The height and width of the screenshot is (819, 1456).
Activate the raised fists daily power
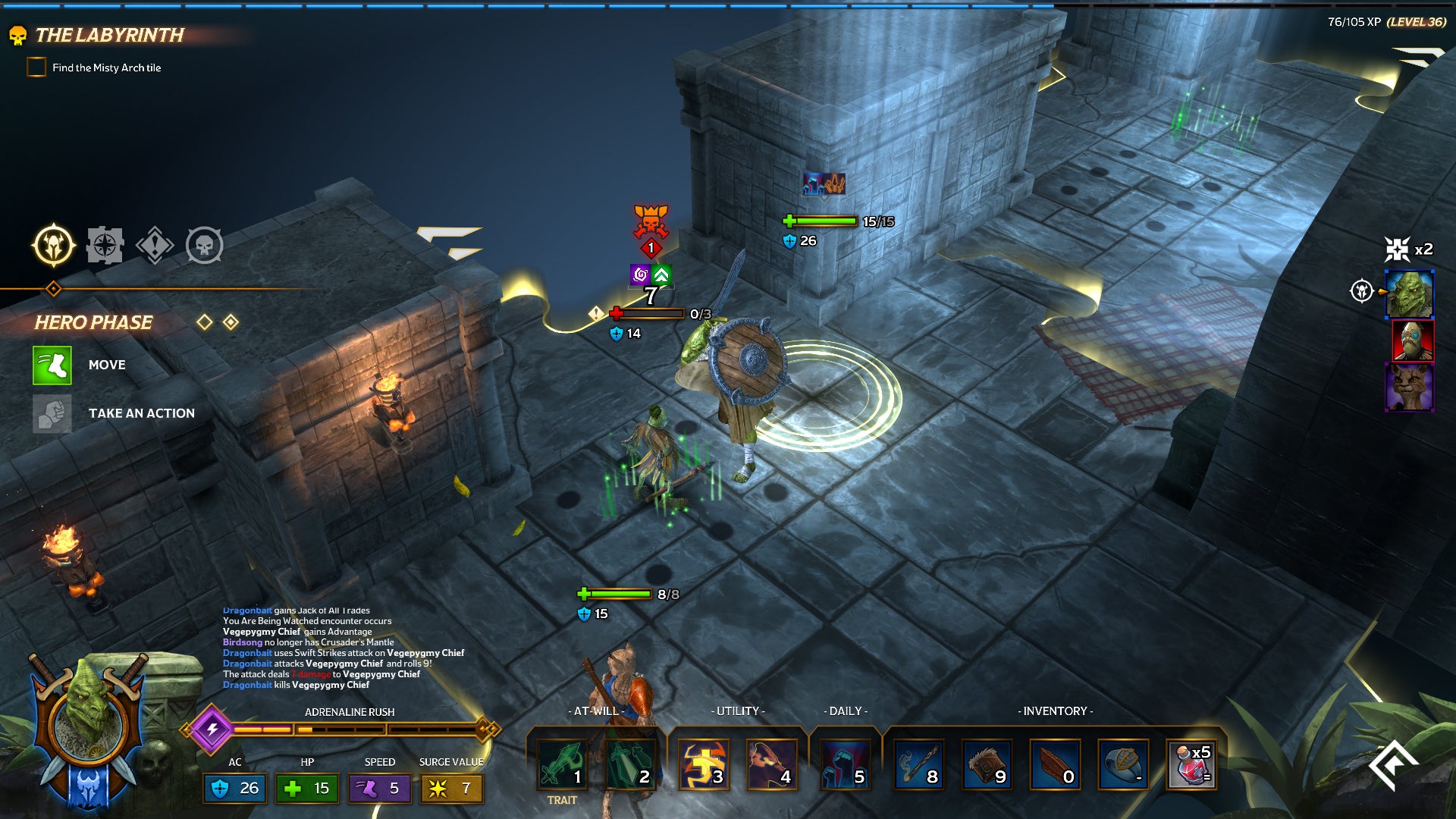pos(845,764)
